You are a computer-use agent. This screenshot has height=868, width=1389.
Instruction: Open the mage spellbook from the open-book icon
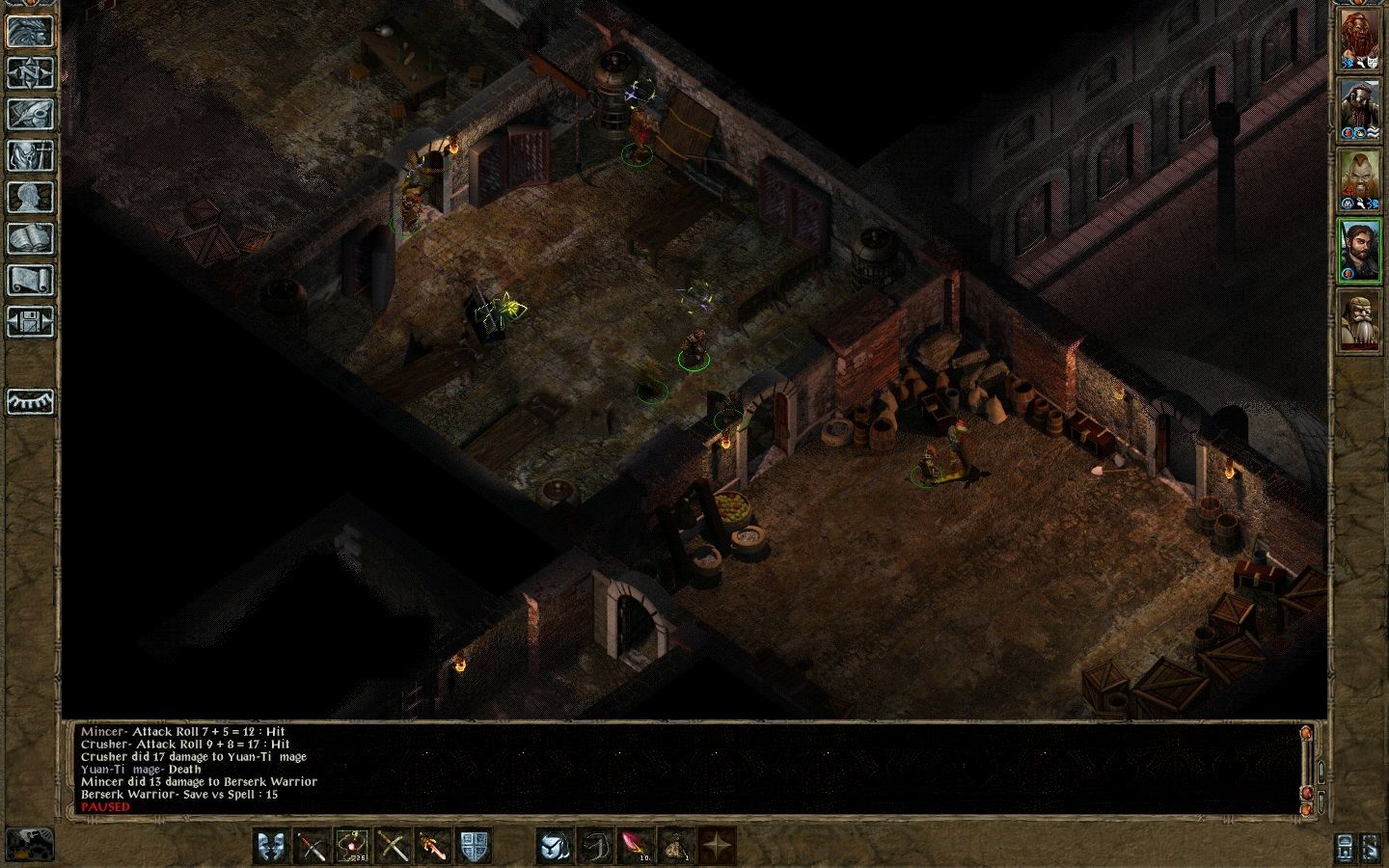[x=30, y=238]
